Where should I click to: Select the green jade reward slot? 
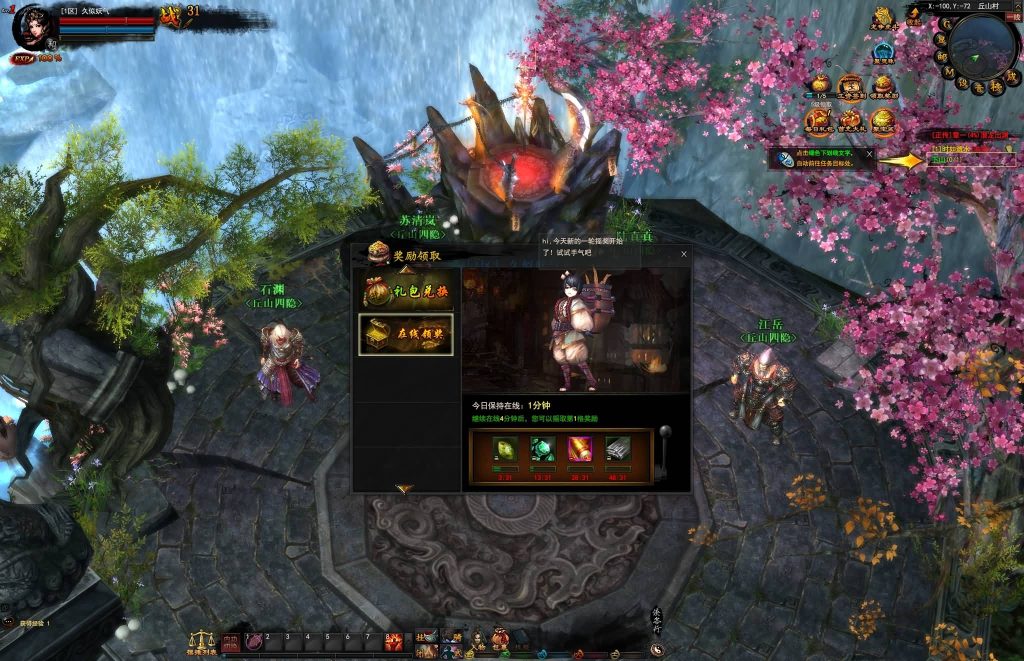pyautogui.click(x=542, y=450)
